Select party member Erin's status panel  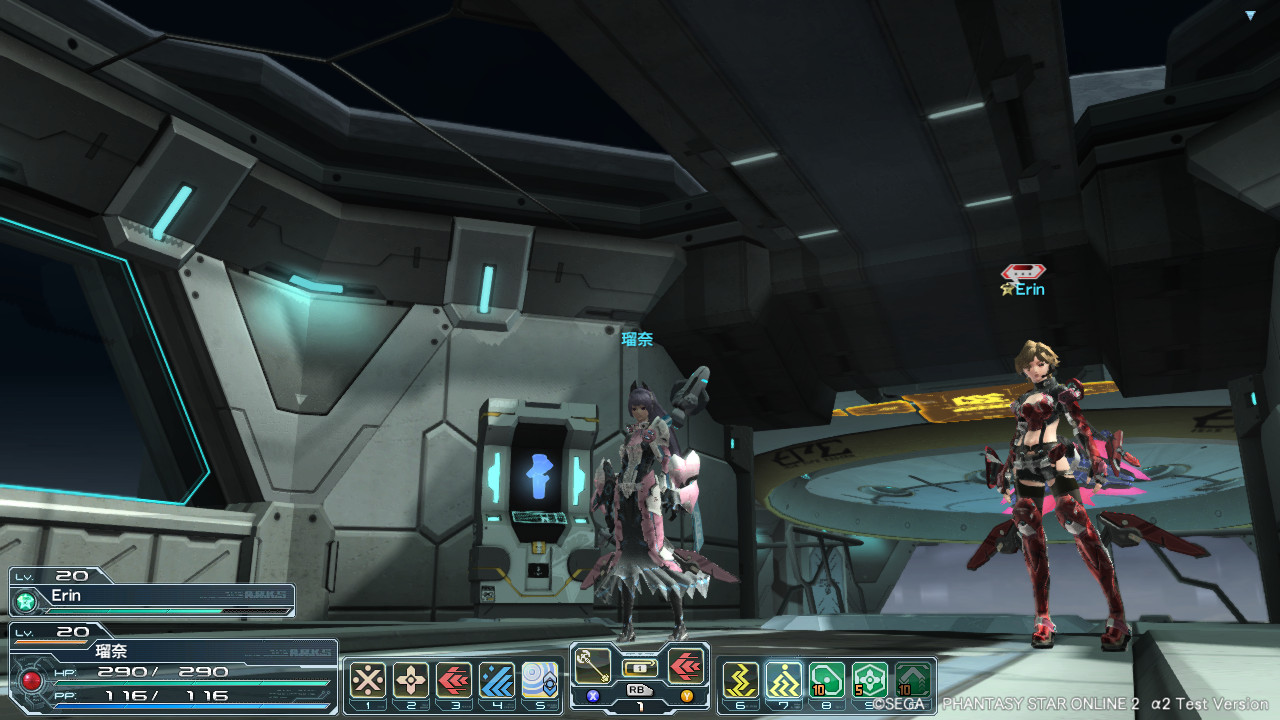[x=152, y=598]
